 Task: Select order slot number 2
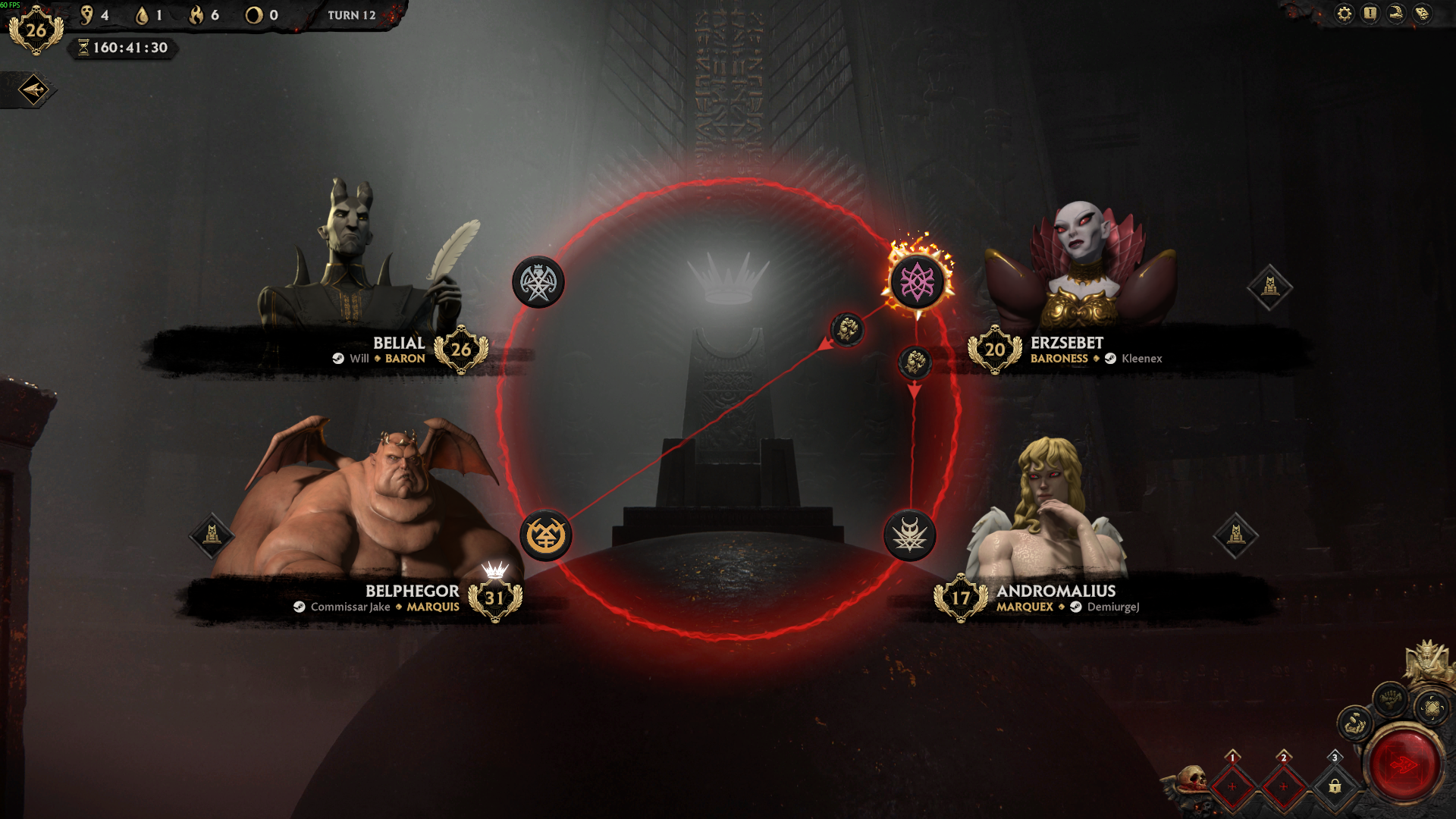pos(1284,786)
